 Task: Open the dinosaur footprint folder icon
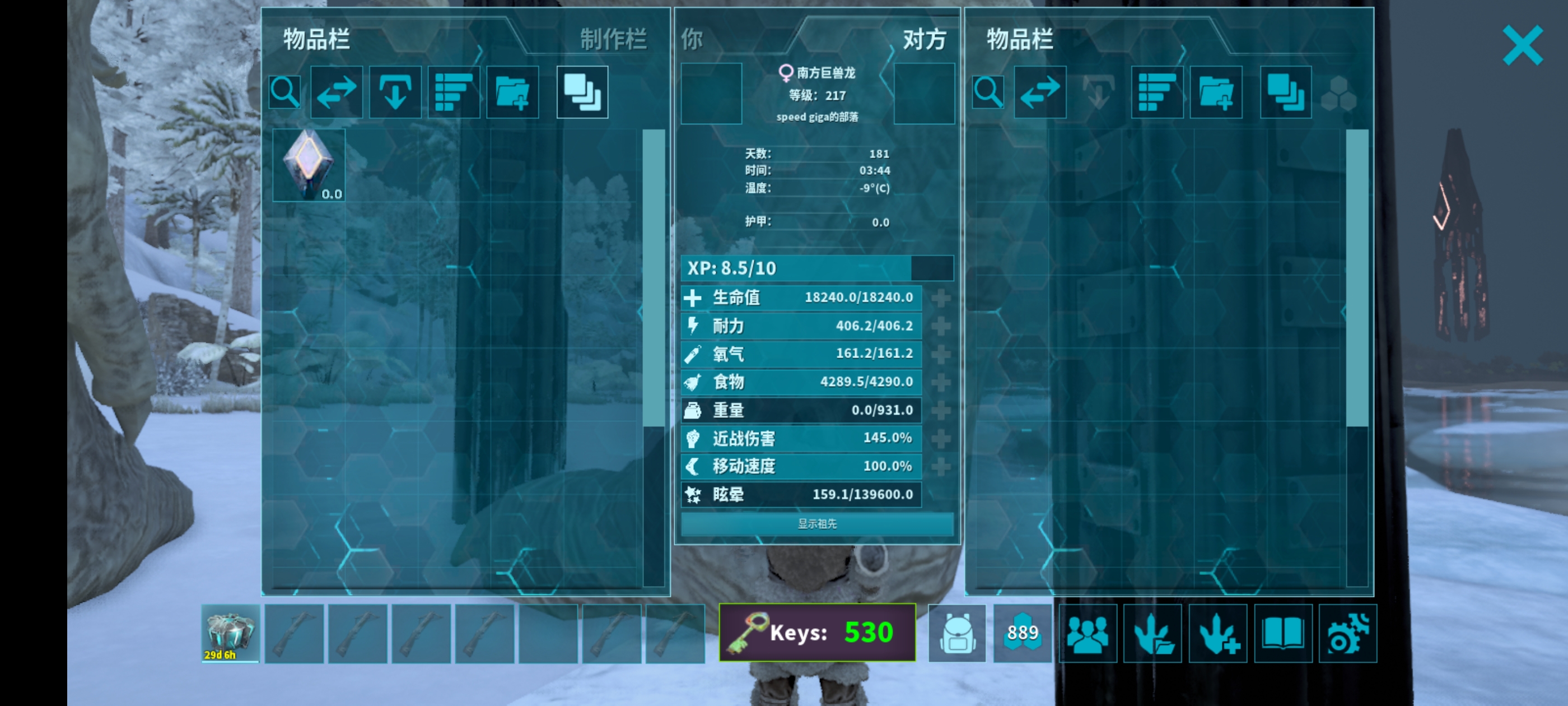click(1152, 634)
